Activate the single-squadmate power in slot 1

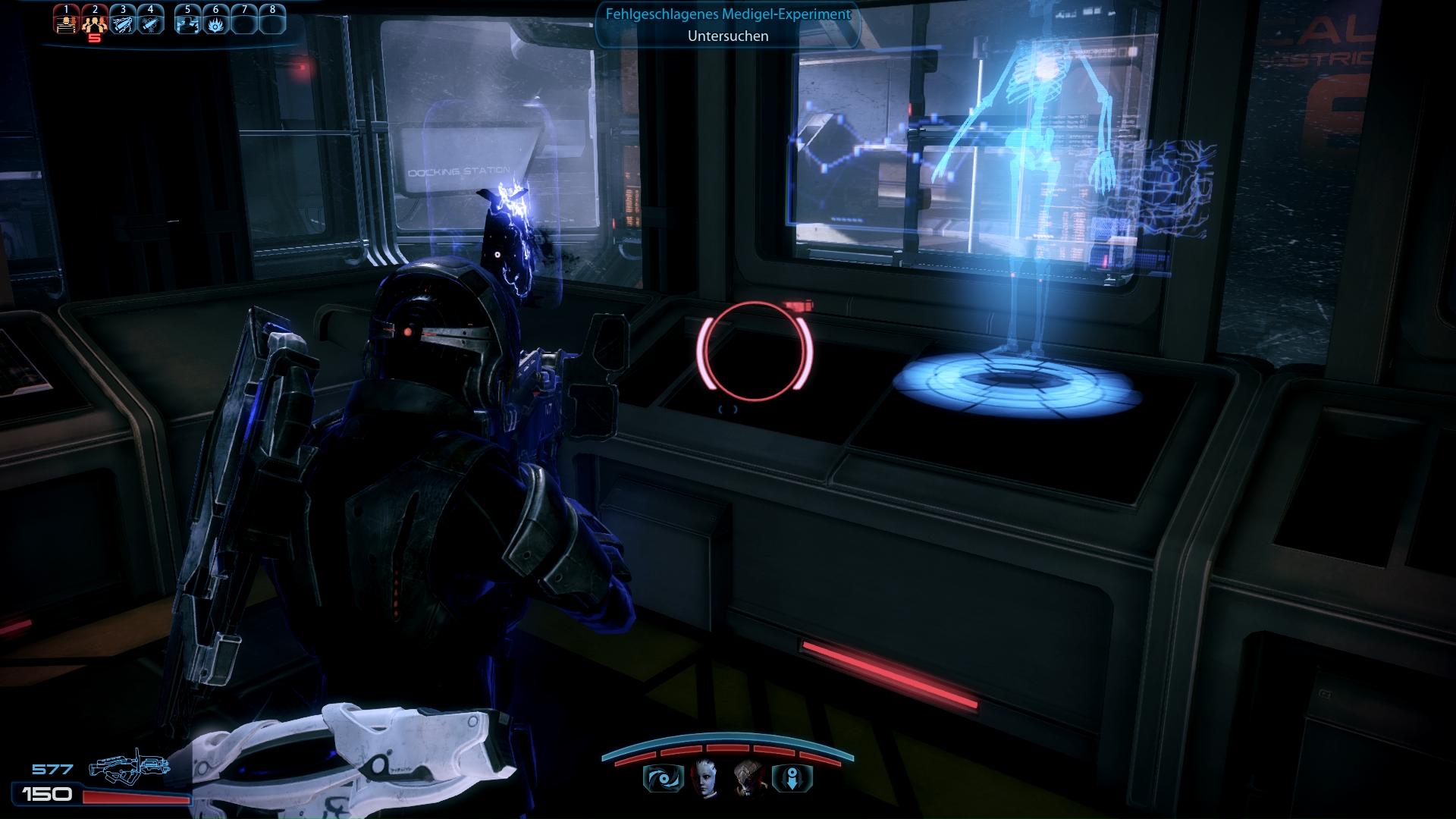point(67,23)
